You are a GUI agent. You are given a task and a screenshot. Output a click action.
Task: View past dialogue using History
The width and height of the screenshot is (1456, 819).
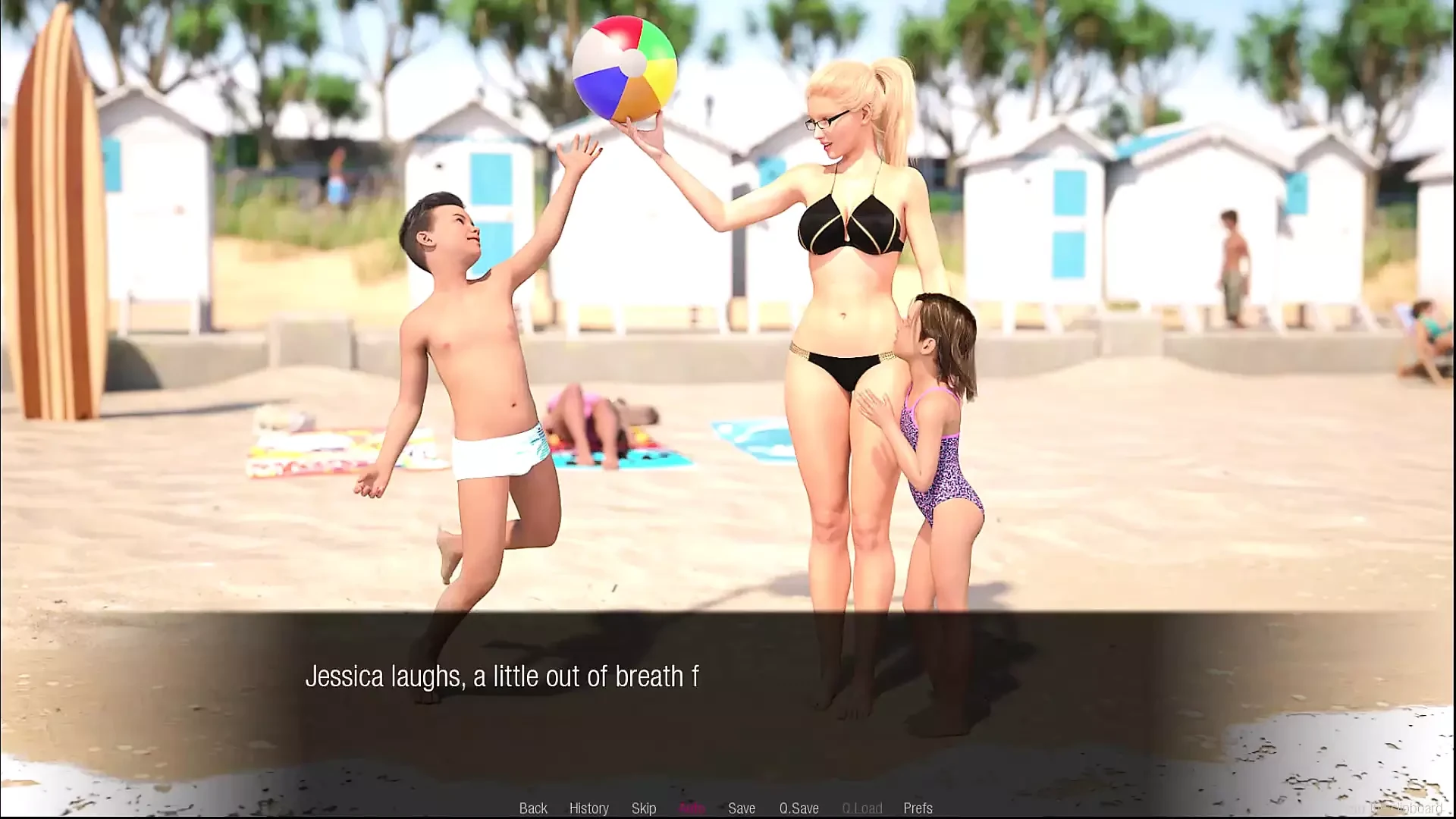589,808
